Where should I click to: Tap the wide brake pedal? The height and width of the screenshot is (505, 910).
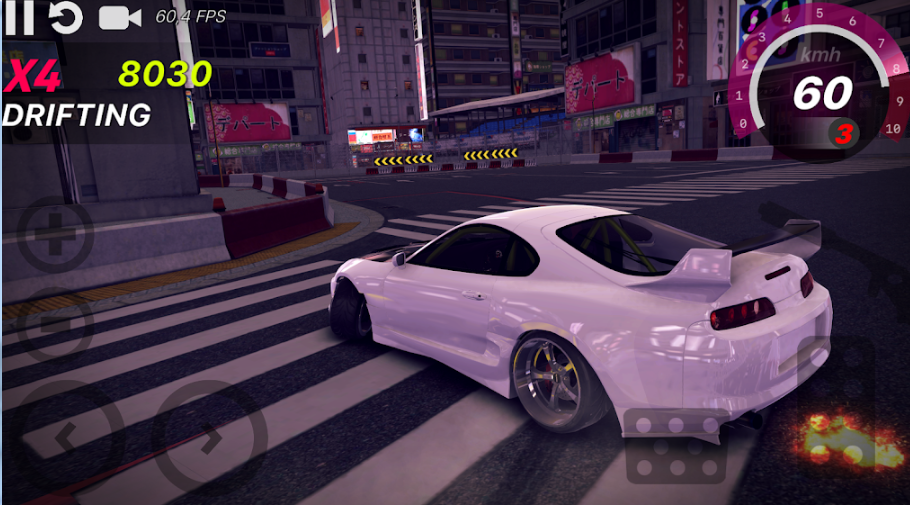click(675, 446)
